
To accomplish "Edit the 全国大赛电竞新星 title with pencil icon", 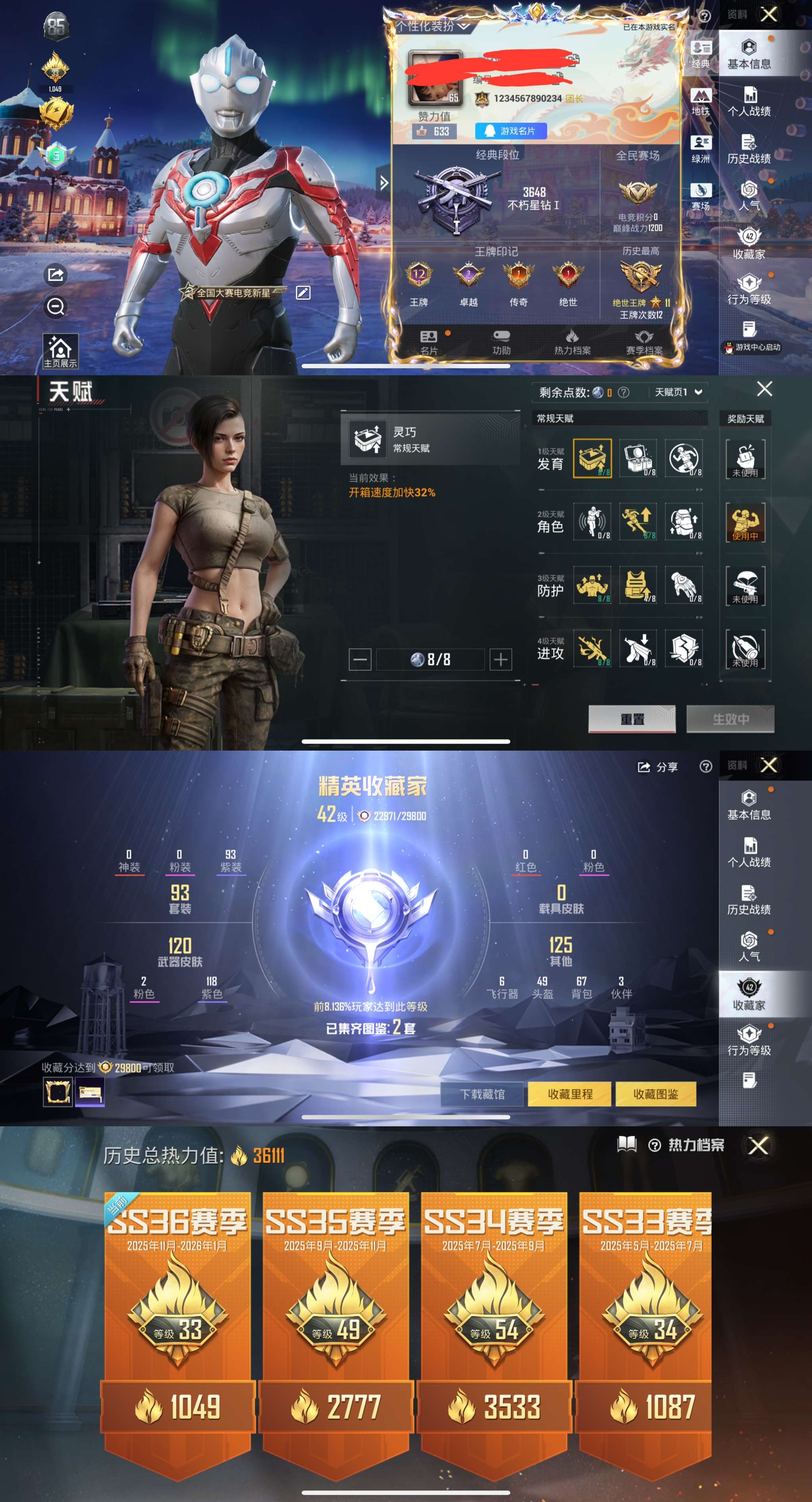I will pyautogui.click(x=303, y=293).
